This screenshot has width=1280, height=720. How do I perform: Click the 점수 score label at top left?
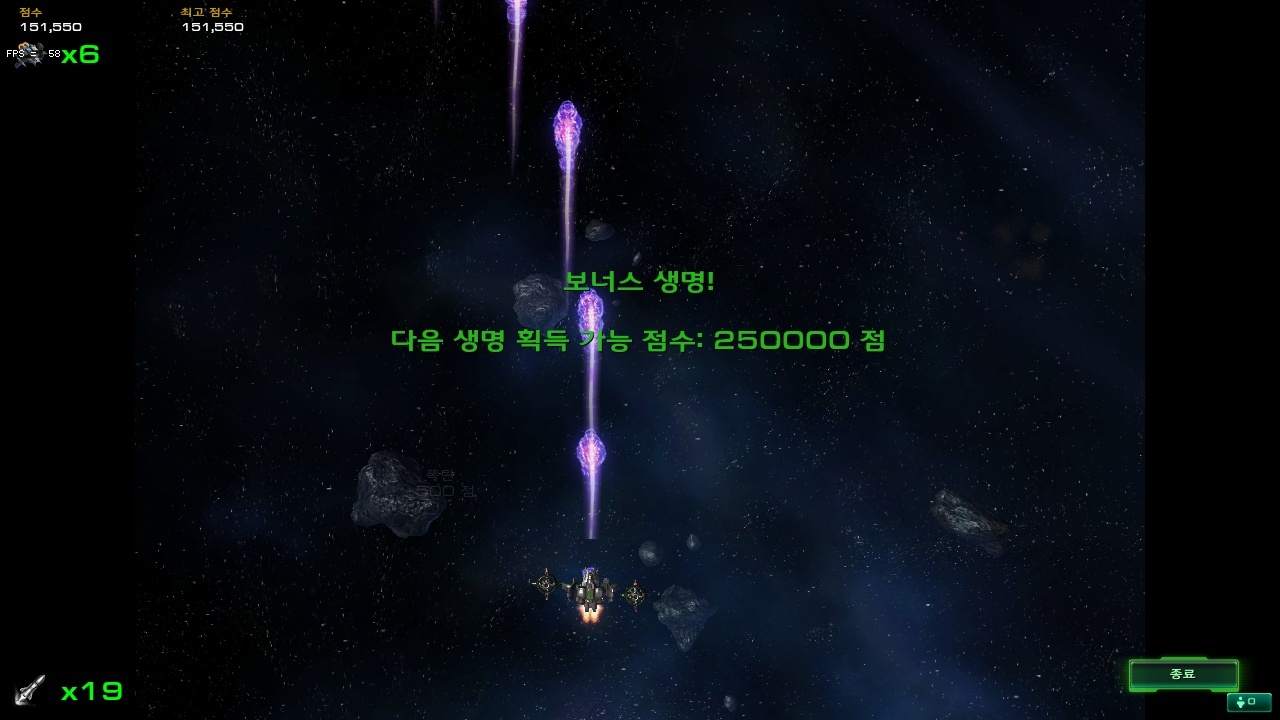[30, 12]
